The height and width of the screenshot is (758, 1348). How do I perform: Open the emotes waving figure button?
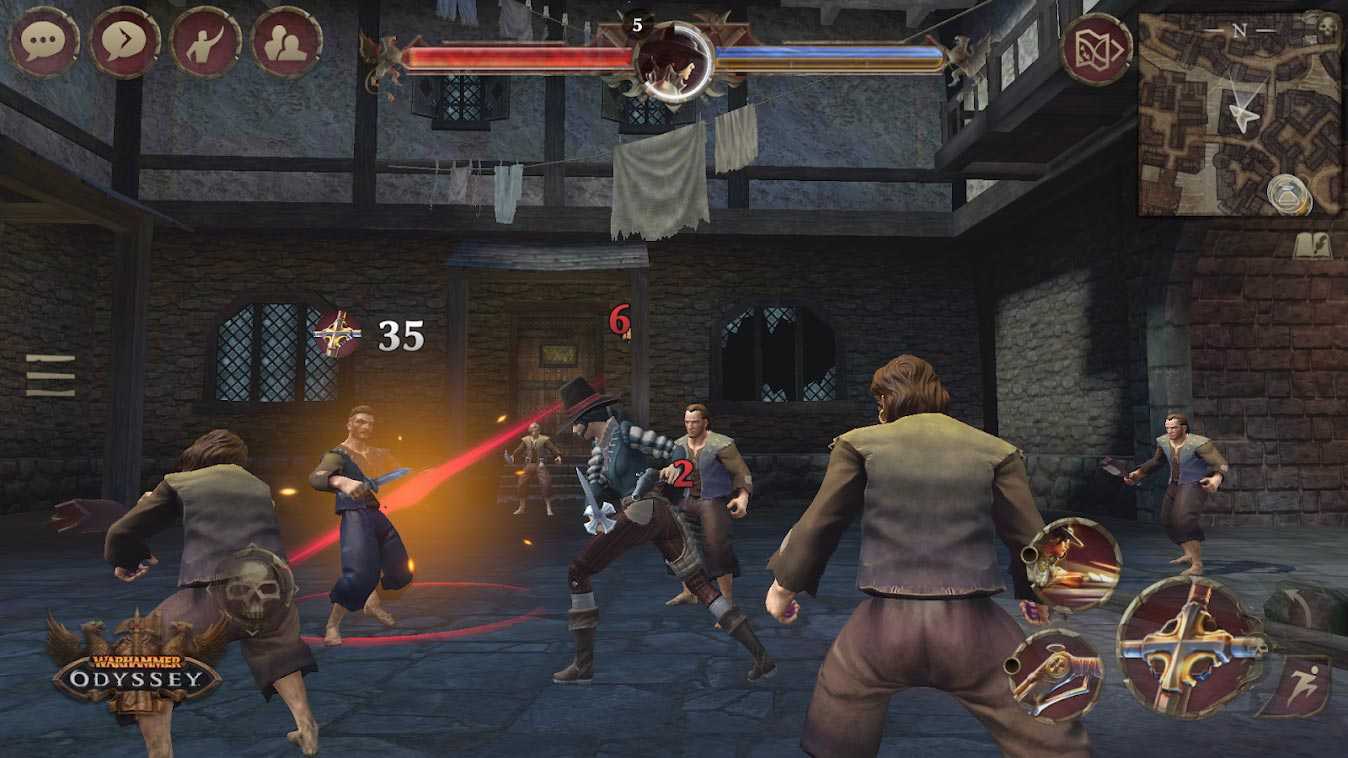tap(206, 42)
